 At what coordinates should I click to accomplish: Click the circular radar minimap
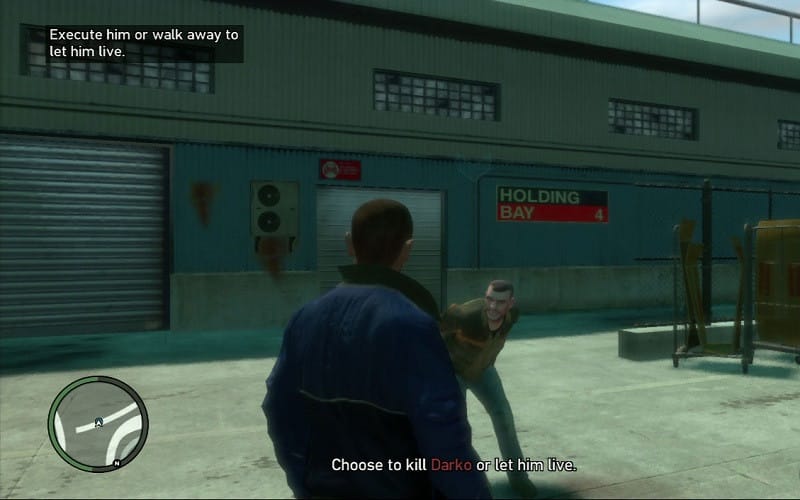click(x=97, y=424)
